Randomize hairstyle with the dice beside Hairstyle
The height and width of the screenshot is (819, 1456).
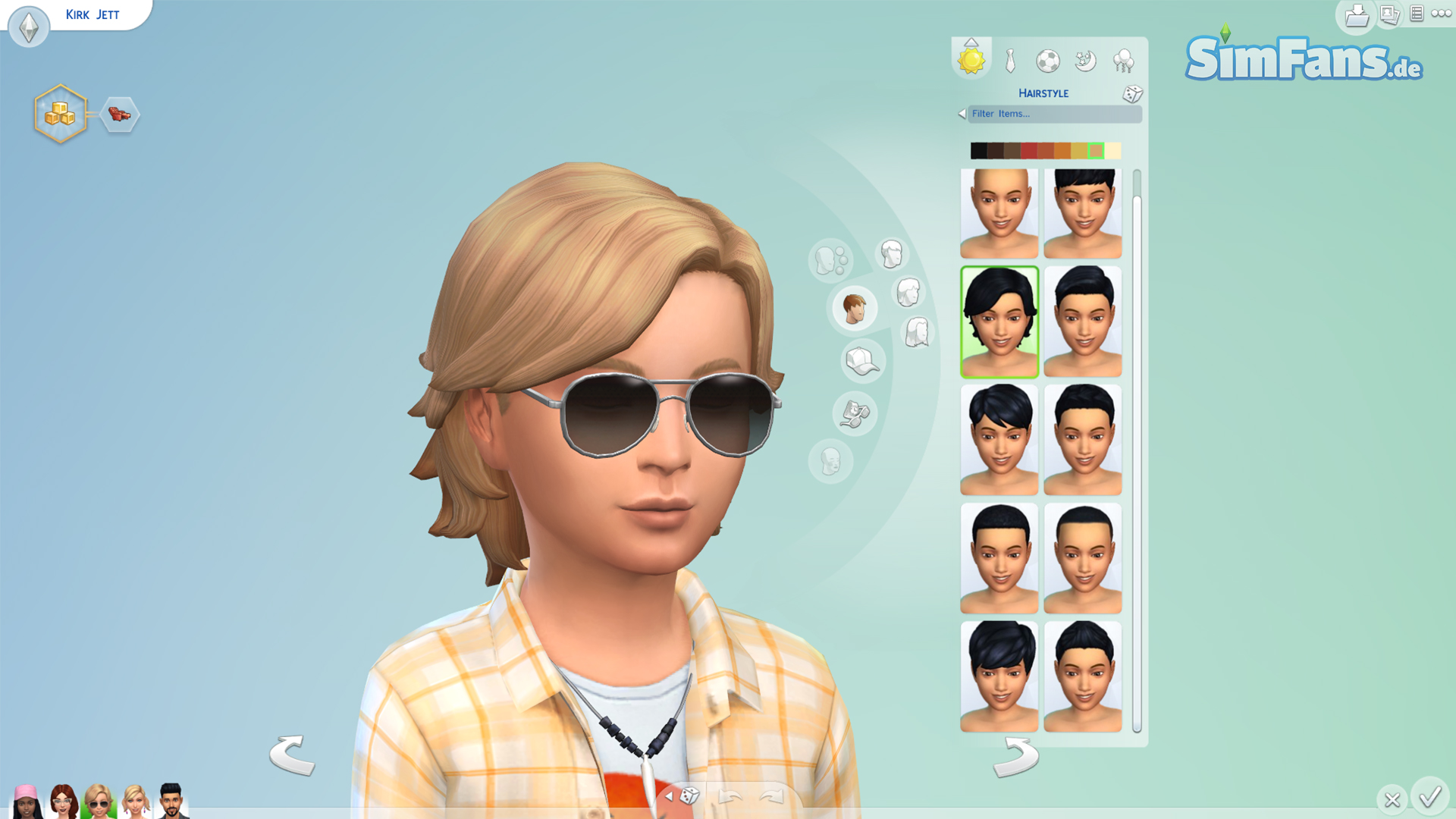(x=1132, y=93)
